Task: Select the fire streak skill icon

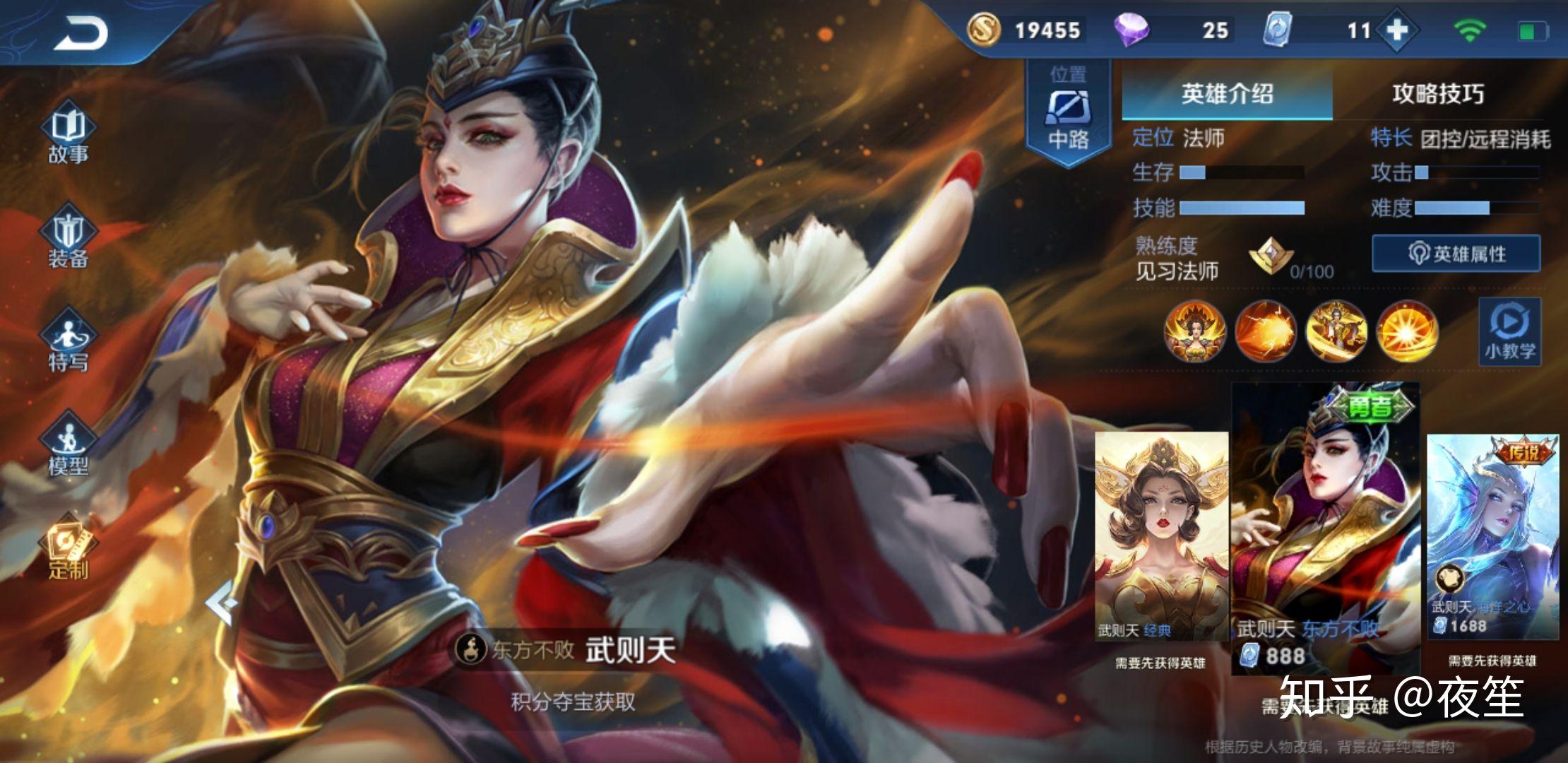Action: [x=1265, y=331]
